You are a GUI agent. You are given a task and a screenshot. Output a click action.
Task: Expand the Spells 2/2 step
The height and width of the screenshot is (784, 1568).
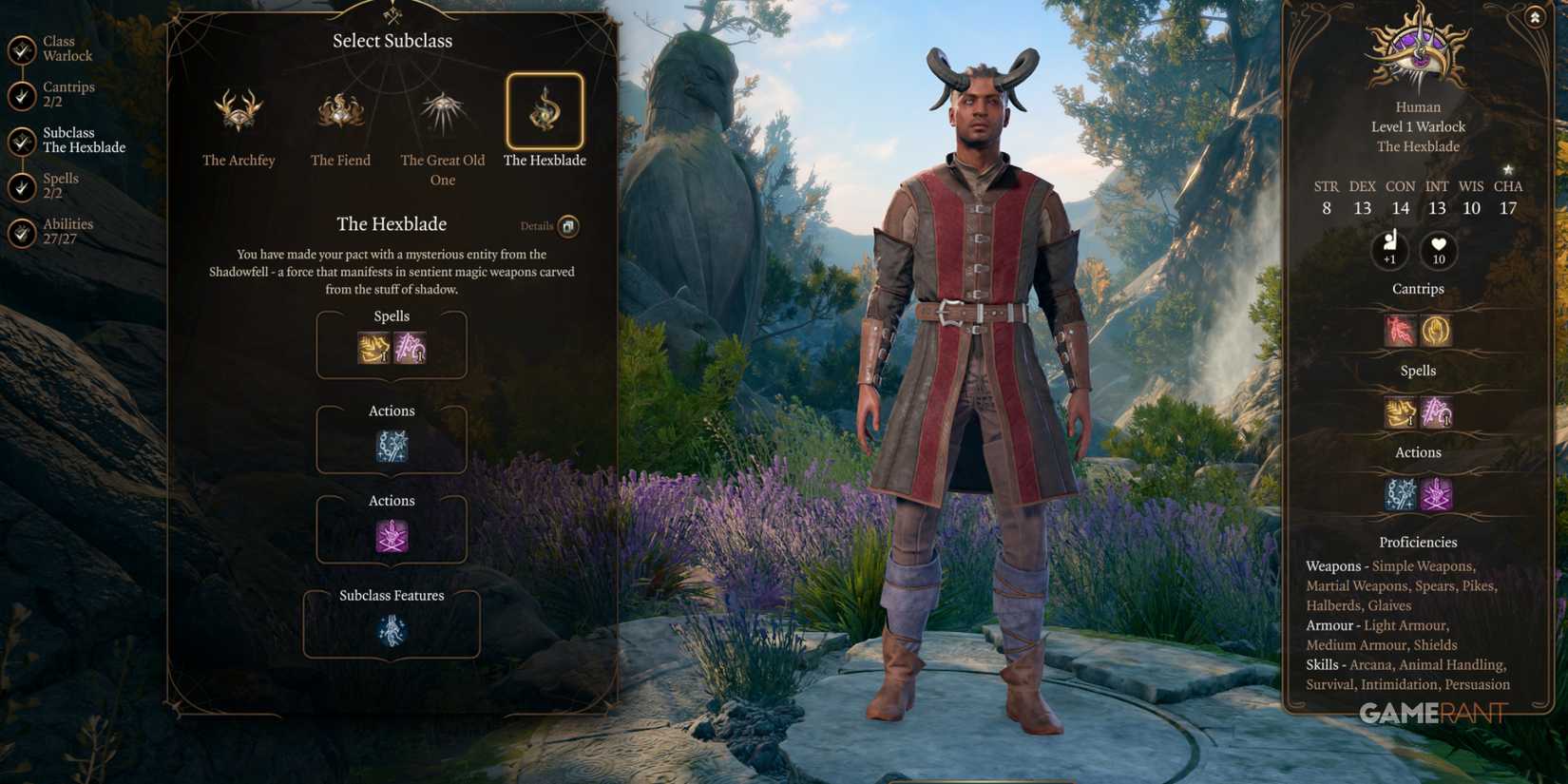pos(21,185)
